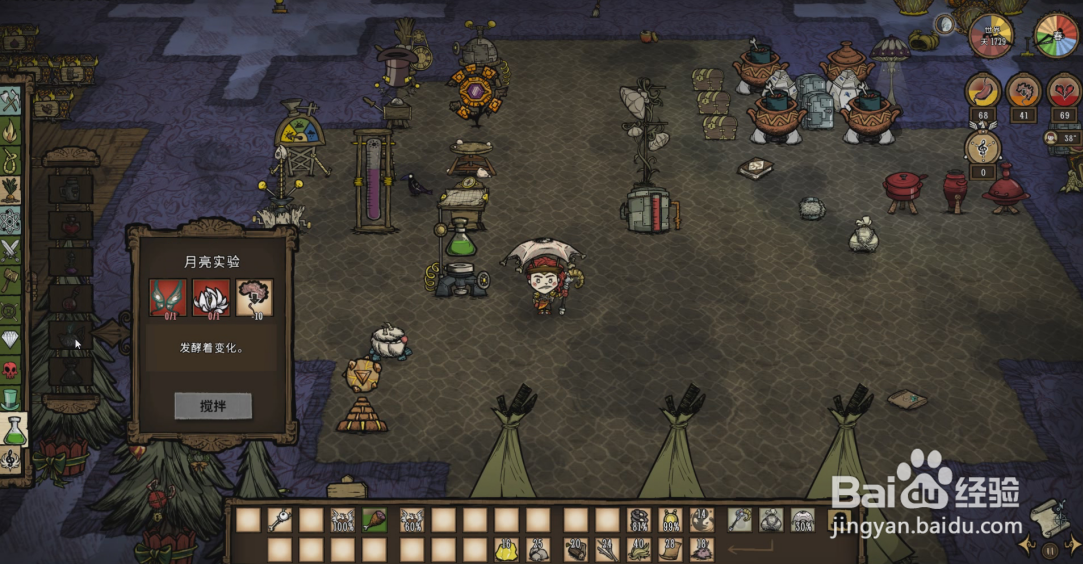The image size is (1083, 564).
Task: Click the pause button
Action: pos(1049,550)
